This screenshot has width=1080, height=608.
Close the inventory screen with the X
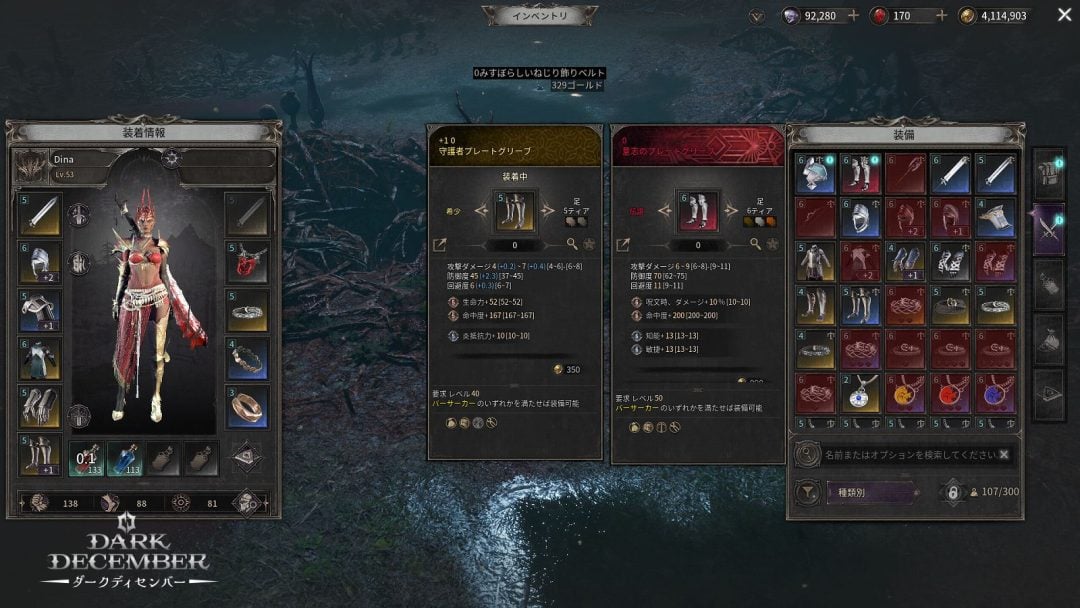(1063, 15)
